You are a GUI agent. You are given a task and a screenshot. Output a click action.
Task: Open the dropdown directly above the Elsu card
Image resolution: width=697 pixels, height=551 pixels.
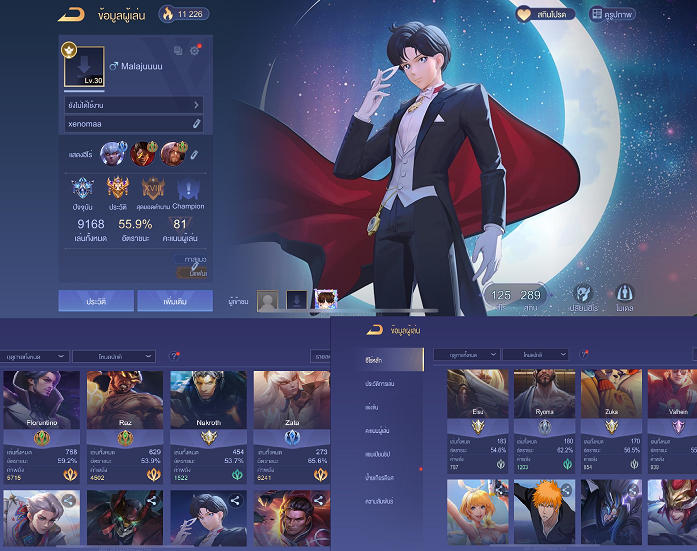(x=465, y=354)
